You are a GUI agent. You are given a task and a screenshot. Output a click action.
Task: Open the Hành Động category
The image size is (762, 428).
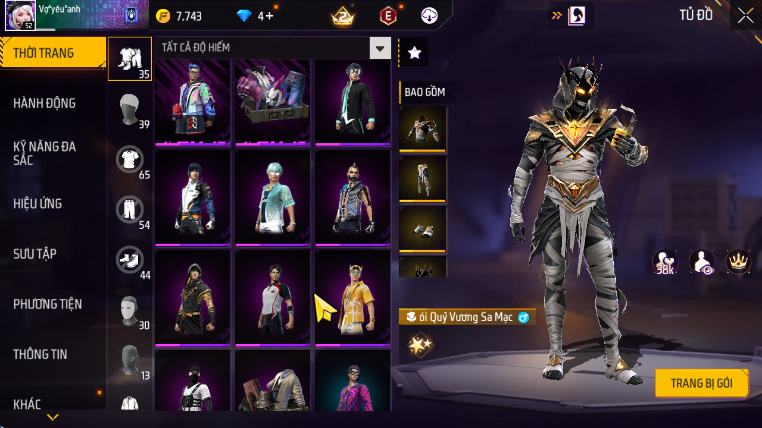click(45, 103)
